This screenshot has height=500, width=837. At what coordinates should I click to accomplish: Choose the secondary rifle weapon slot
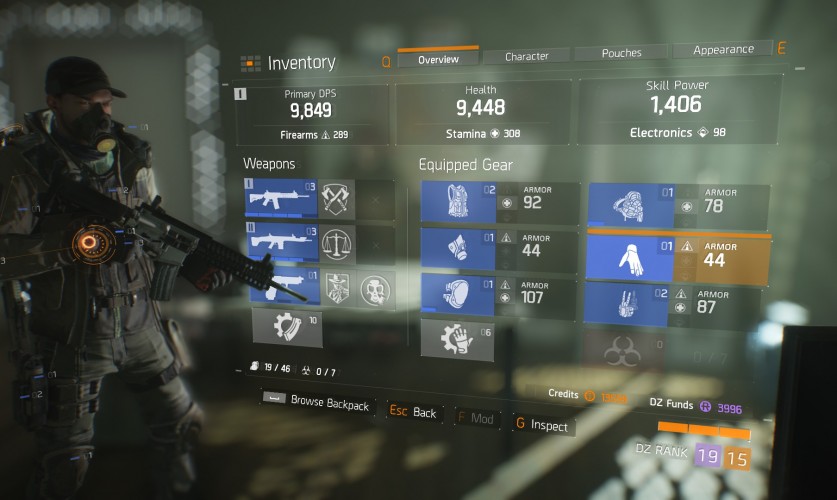[x=281, y=243]
